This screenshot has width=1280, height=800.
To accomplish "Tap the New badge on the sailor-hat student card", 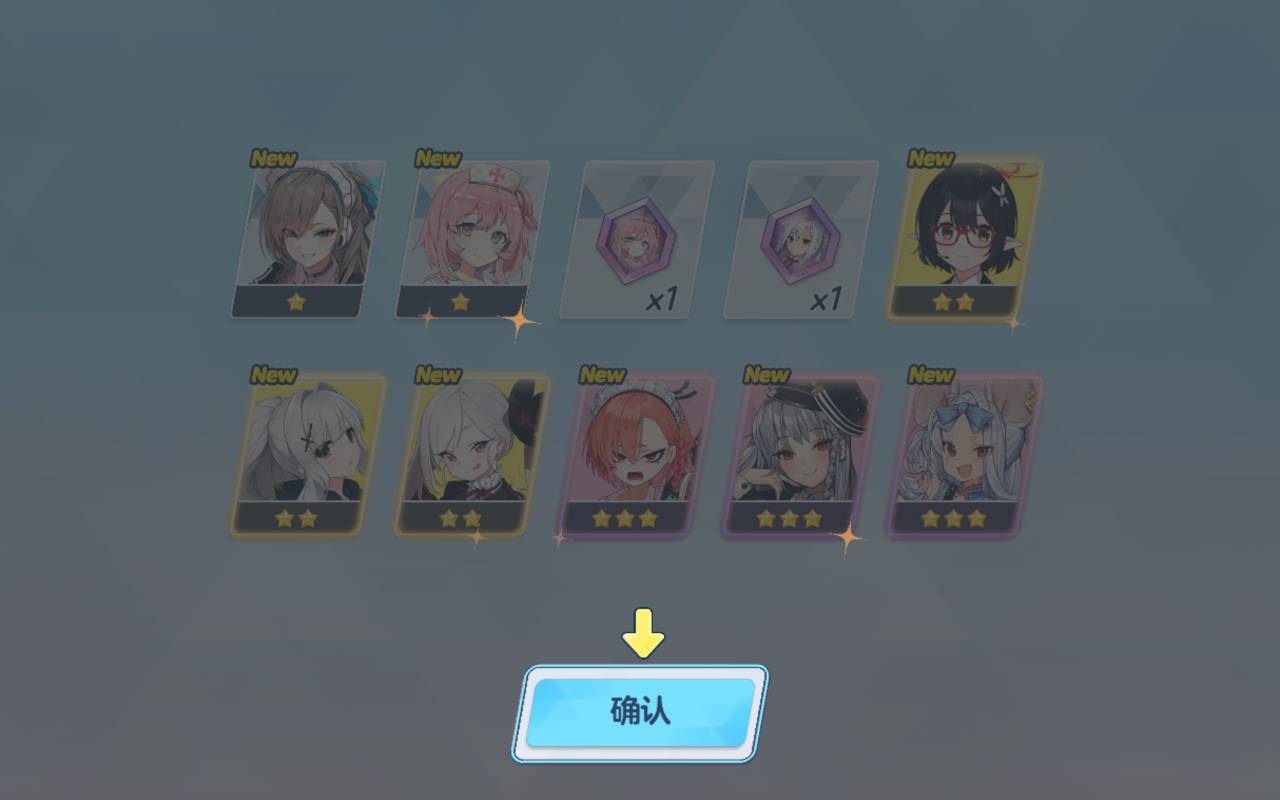I will tap(766, 374).
